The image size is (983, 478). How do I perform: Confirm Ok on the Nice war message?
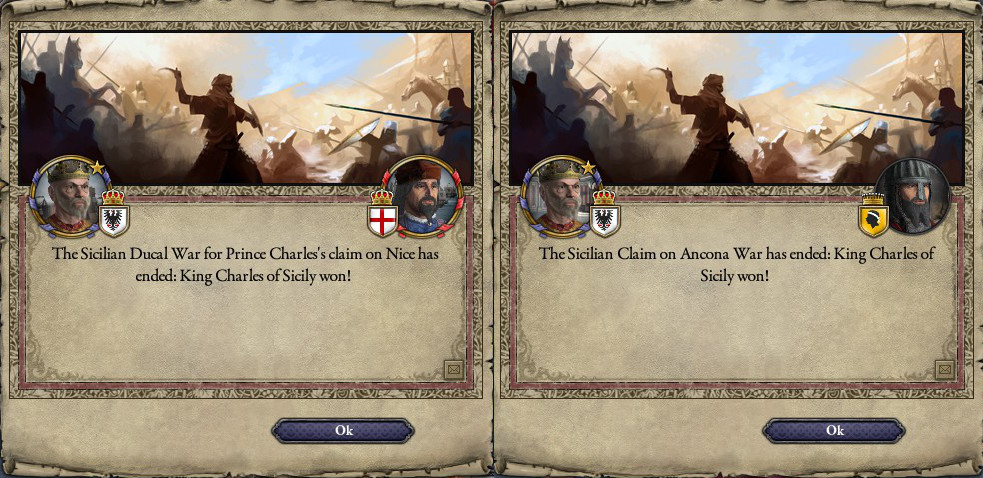343,430
